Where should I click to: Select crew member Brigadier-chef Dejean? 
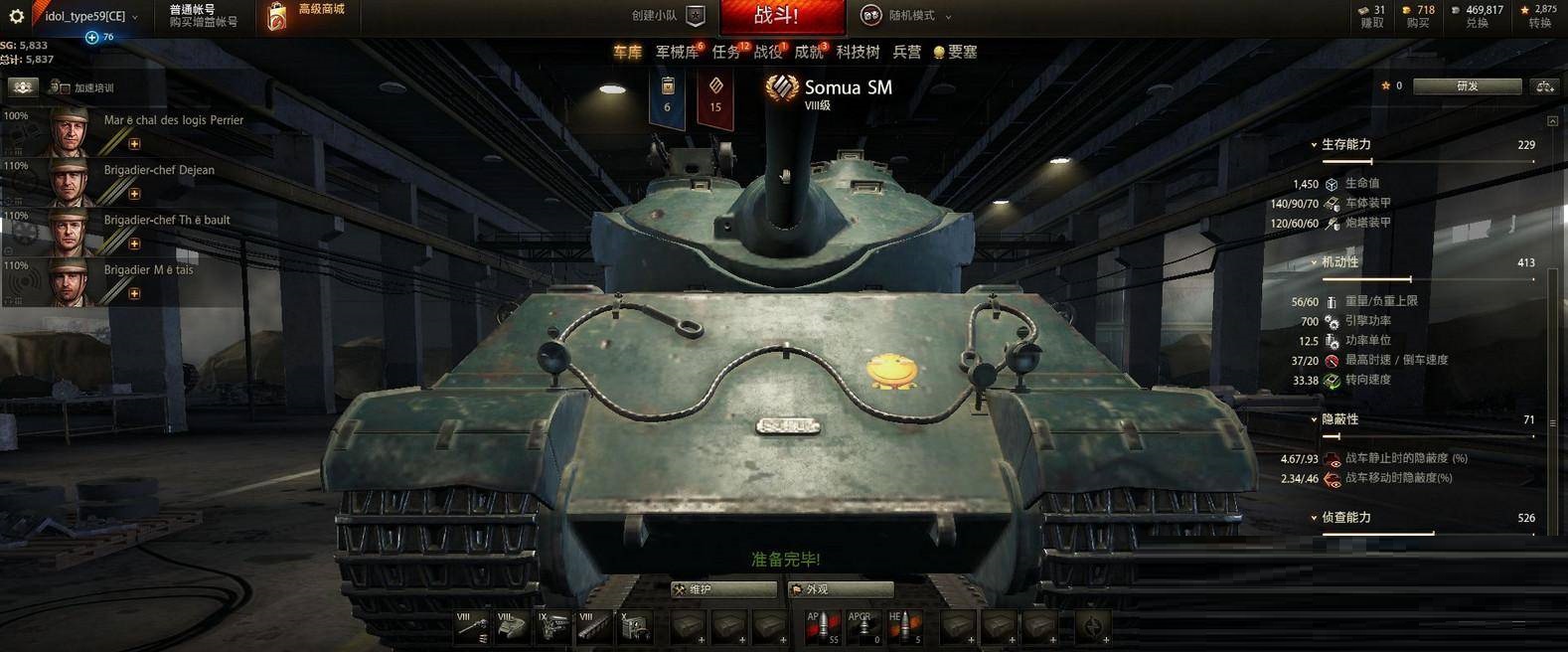[159, 170]
